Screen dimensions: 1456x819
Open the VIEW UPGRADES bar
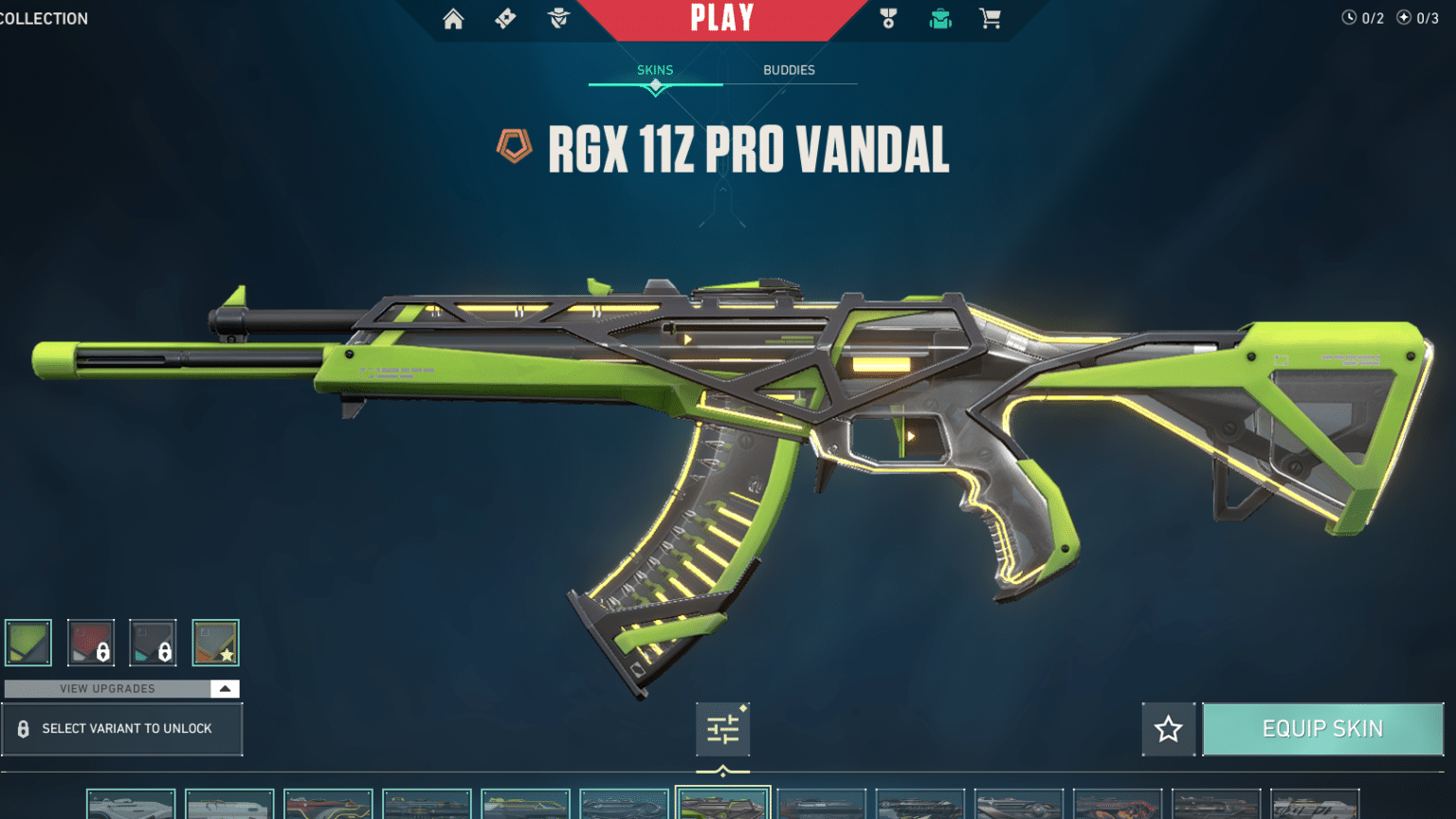coord(109,688)
